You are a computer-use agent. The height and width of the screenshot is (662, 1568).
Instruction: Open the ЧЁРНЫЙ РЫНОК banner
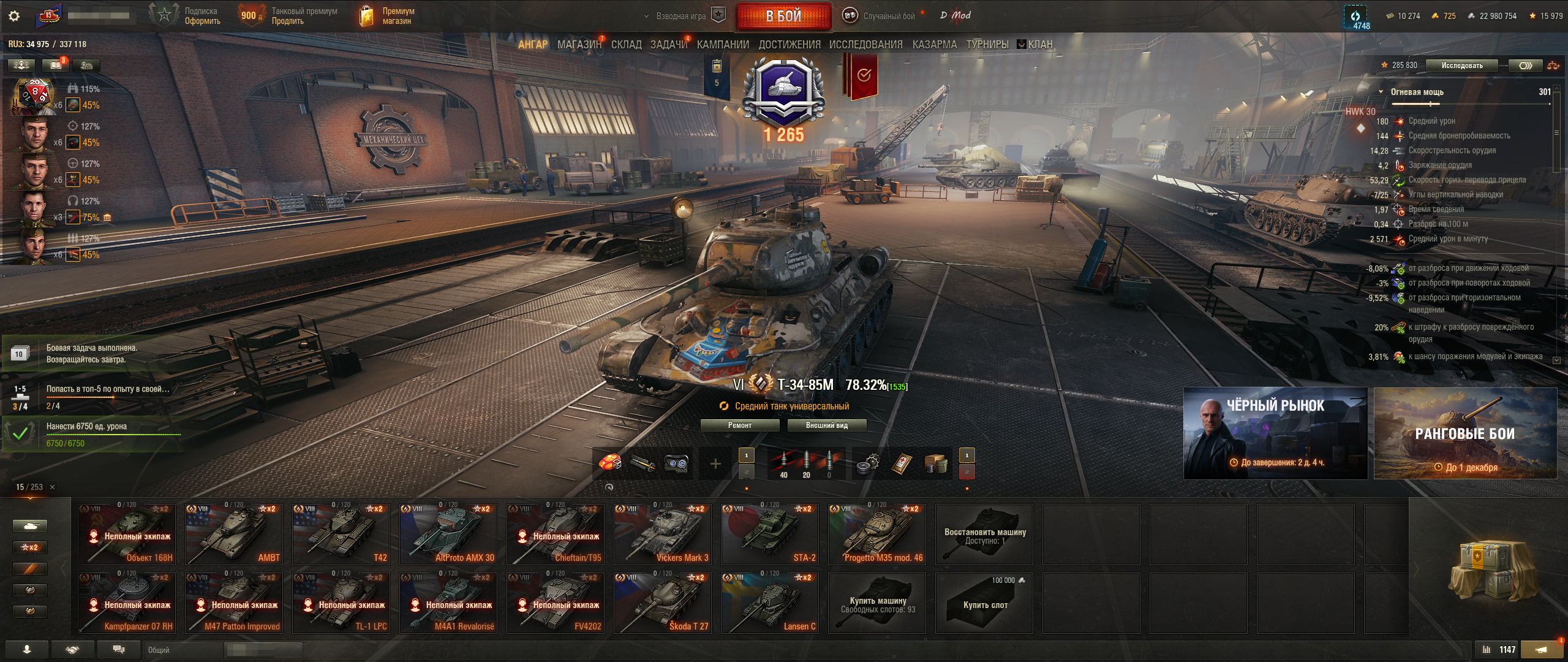pyautogui.click(x=1275, y=433)
